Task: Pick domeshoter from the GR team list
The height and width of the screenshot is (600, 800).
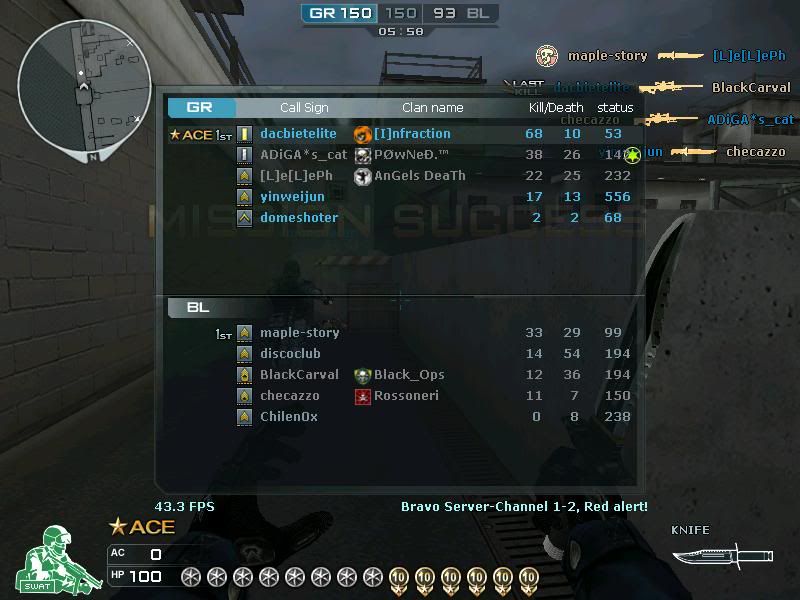Action: click(x=299, y=217)
